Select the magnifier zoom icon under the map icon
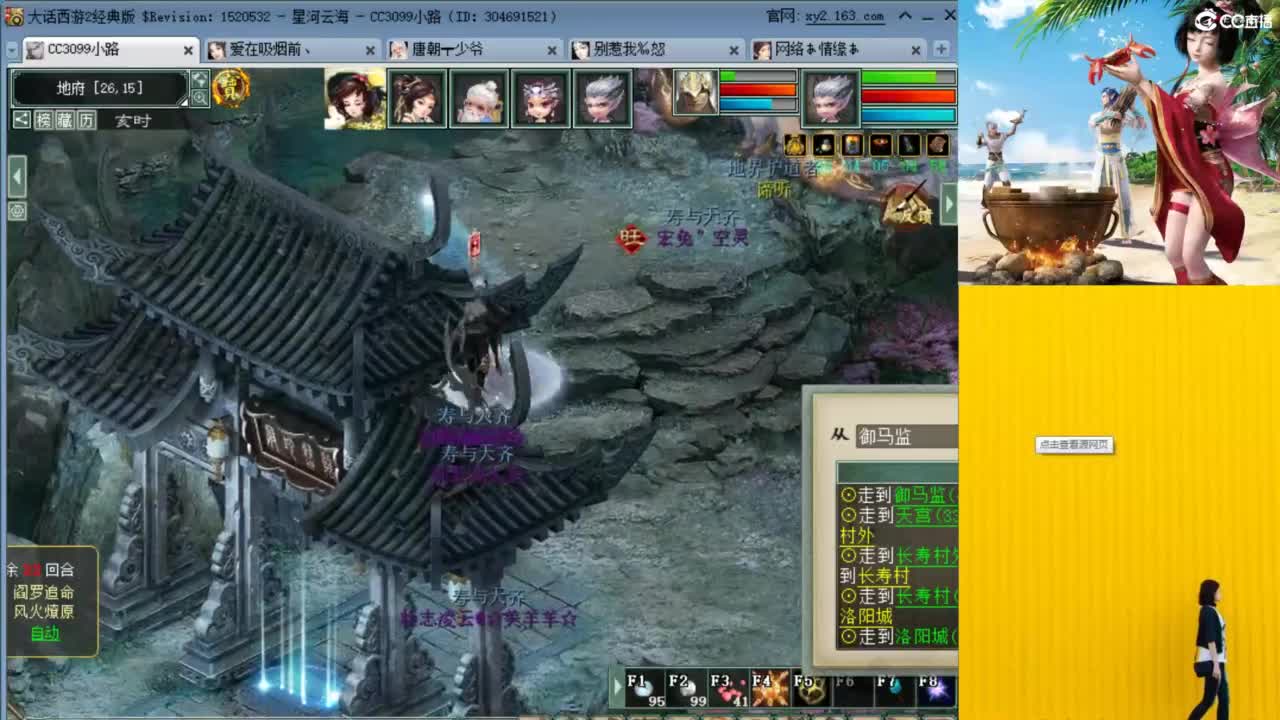 point(200,97)
